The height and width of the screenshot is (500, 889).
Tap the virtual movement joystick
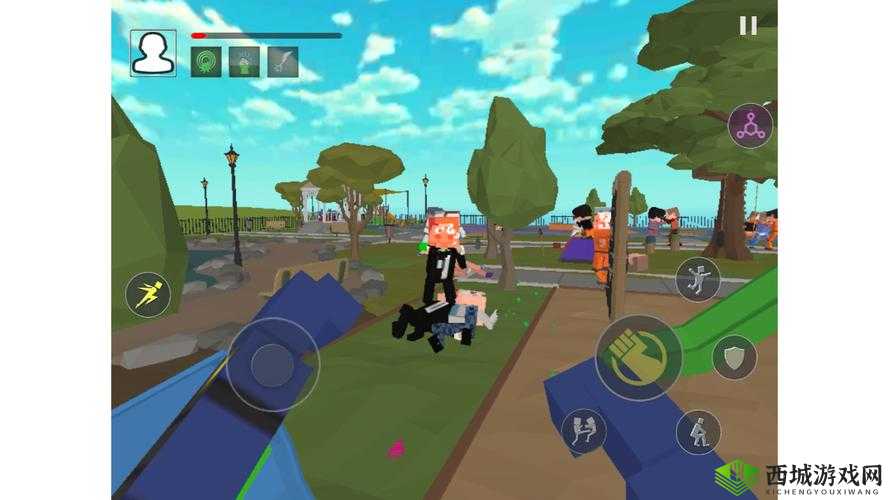tap(272, 364)
